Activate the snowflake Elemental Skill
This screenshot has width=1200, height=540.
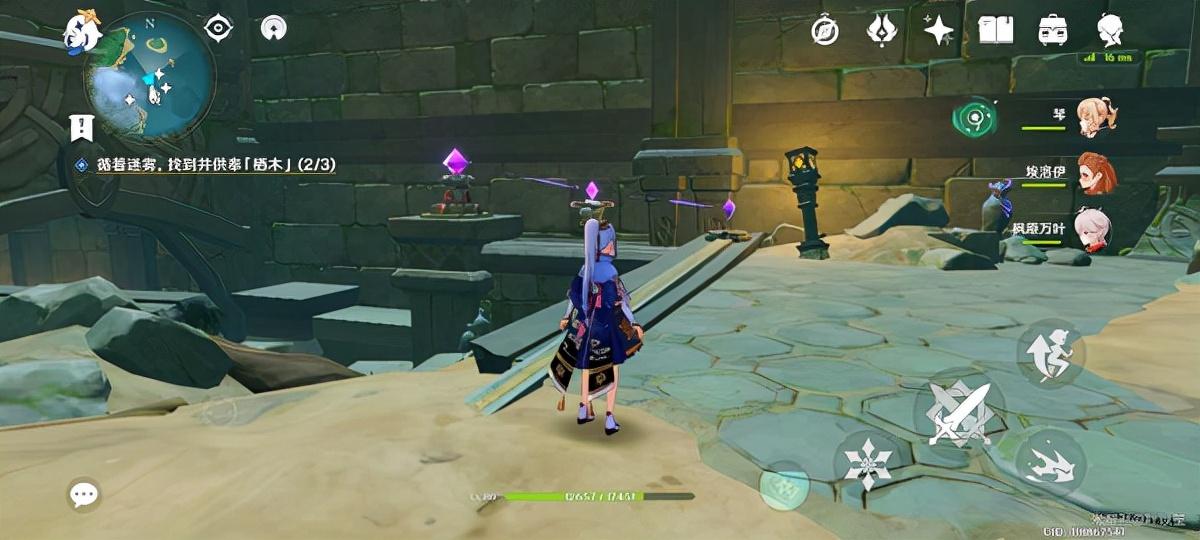point(866,462)
